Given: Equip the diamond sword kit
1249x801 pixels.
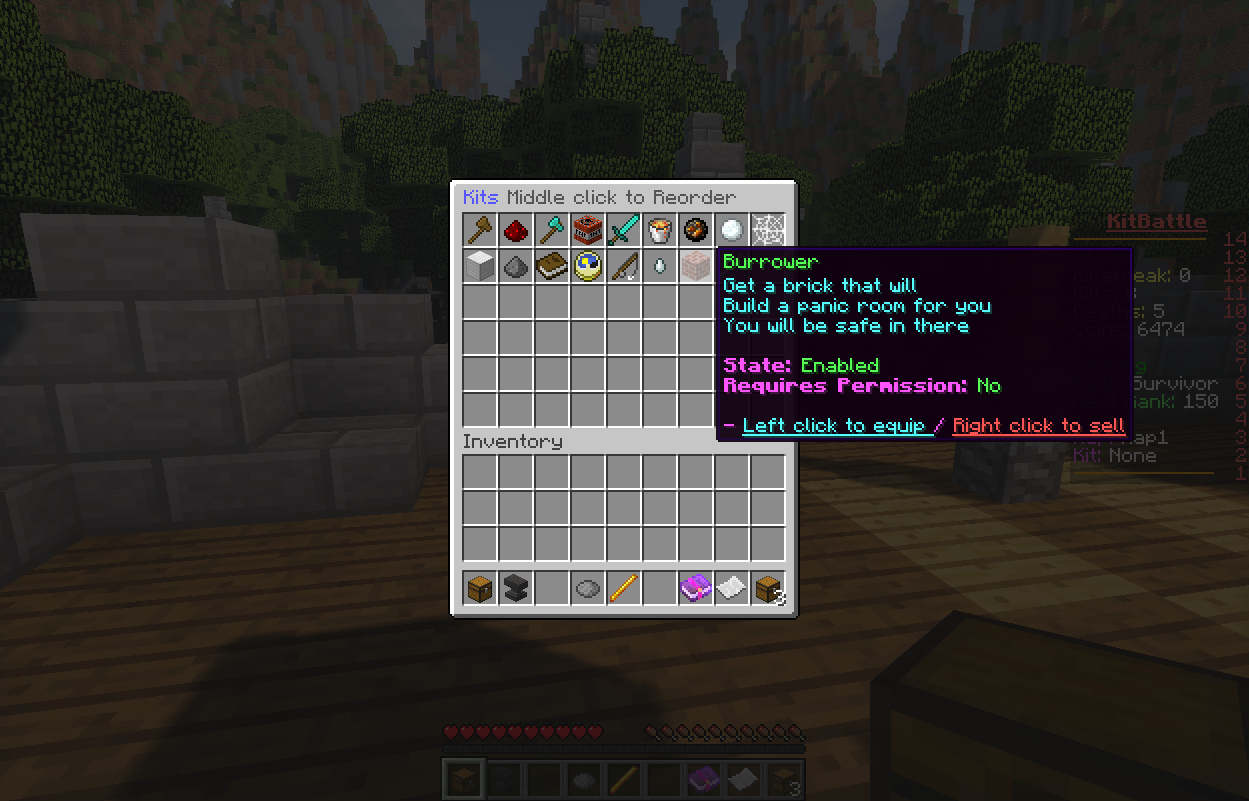Looking at the screenshot, I should 624,230.
